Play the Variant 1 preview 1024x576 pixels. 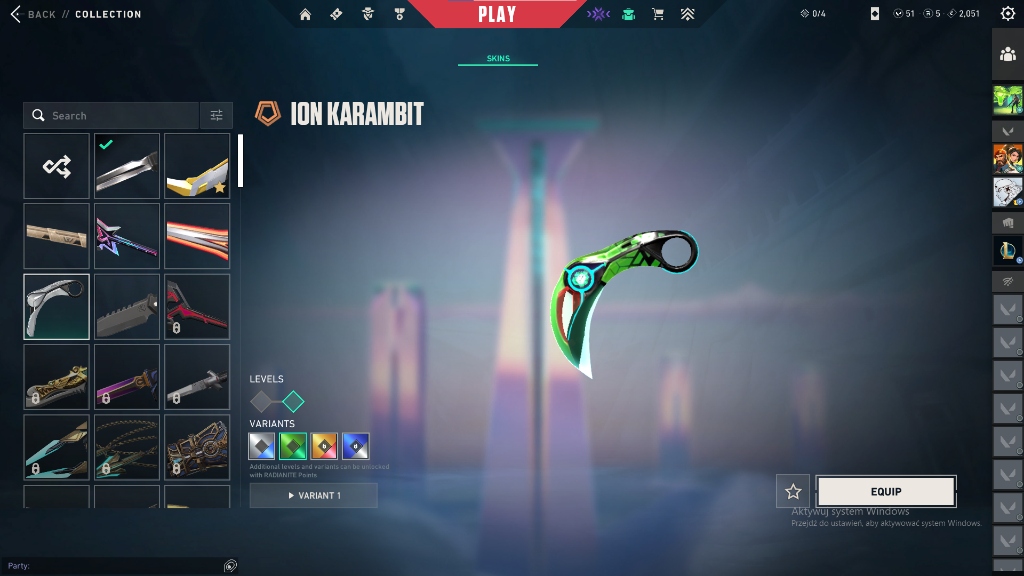314,495
